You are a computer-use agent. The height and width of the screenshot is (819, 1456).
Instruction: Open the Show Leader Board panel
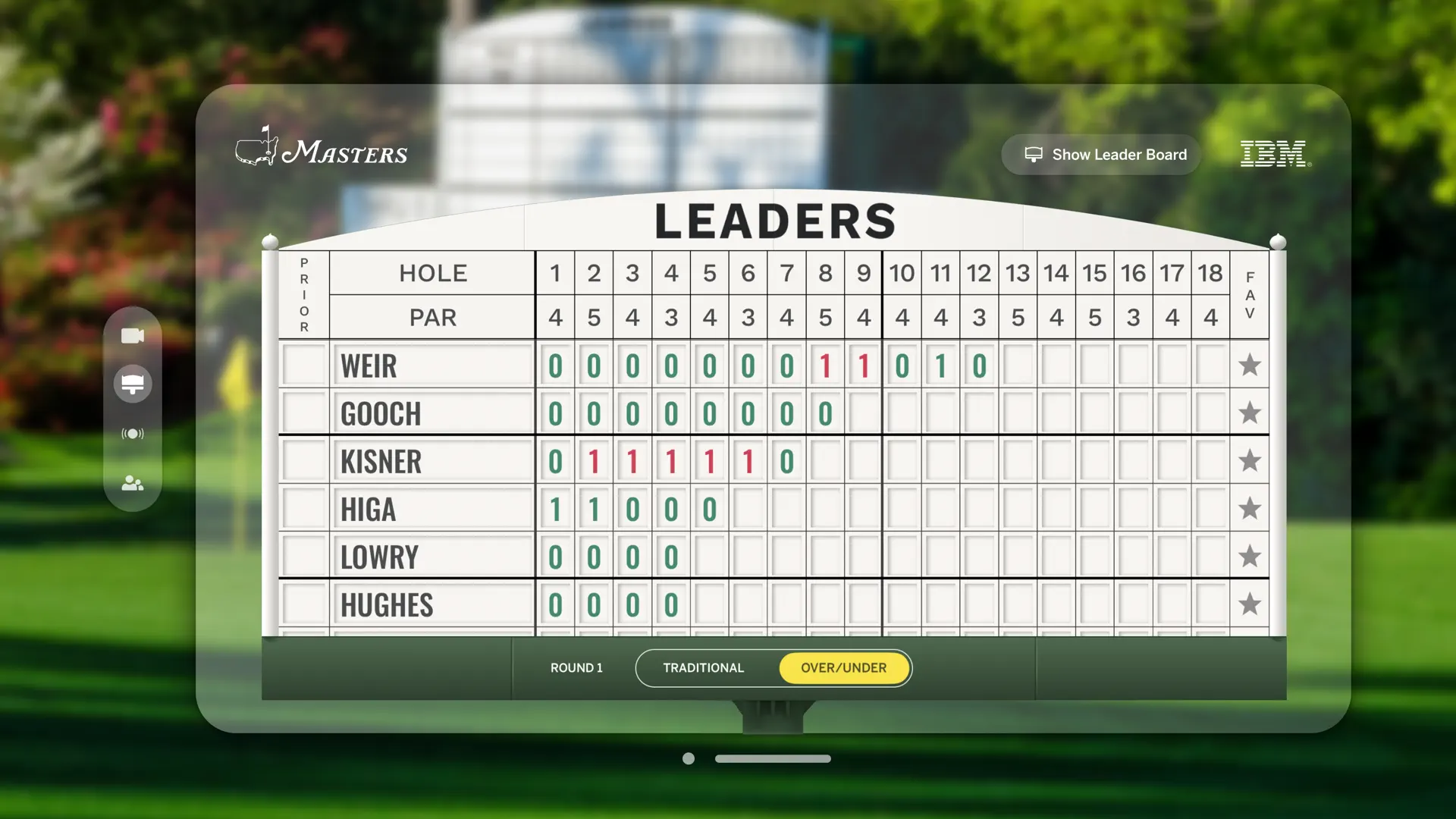coord(1100,154)
